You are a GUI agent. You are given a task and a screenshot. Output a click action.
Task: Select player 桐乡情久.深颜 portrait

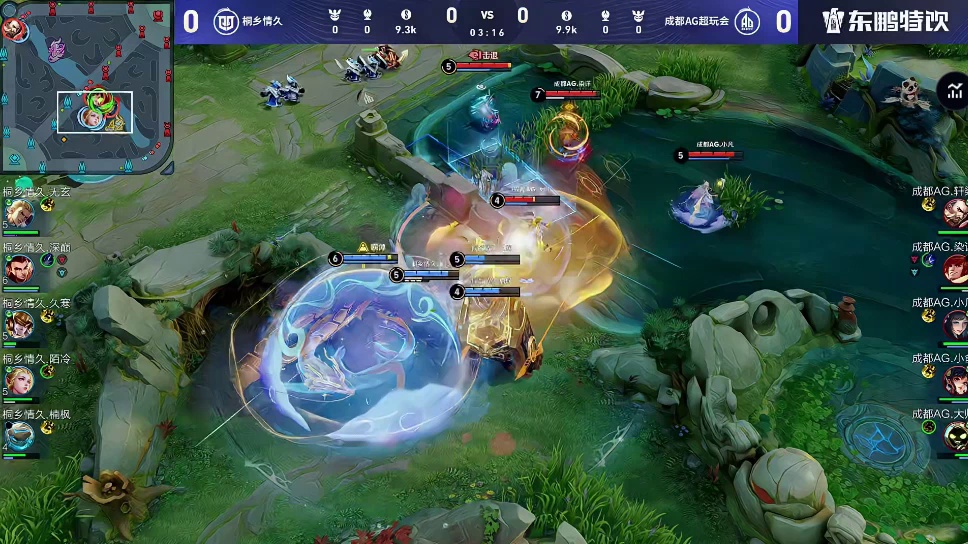[x=19, y=268]
